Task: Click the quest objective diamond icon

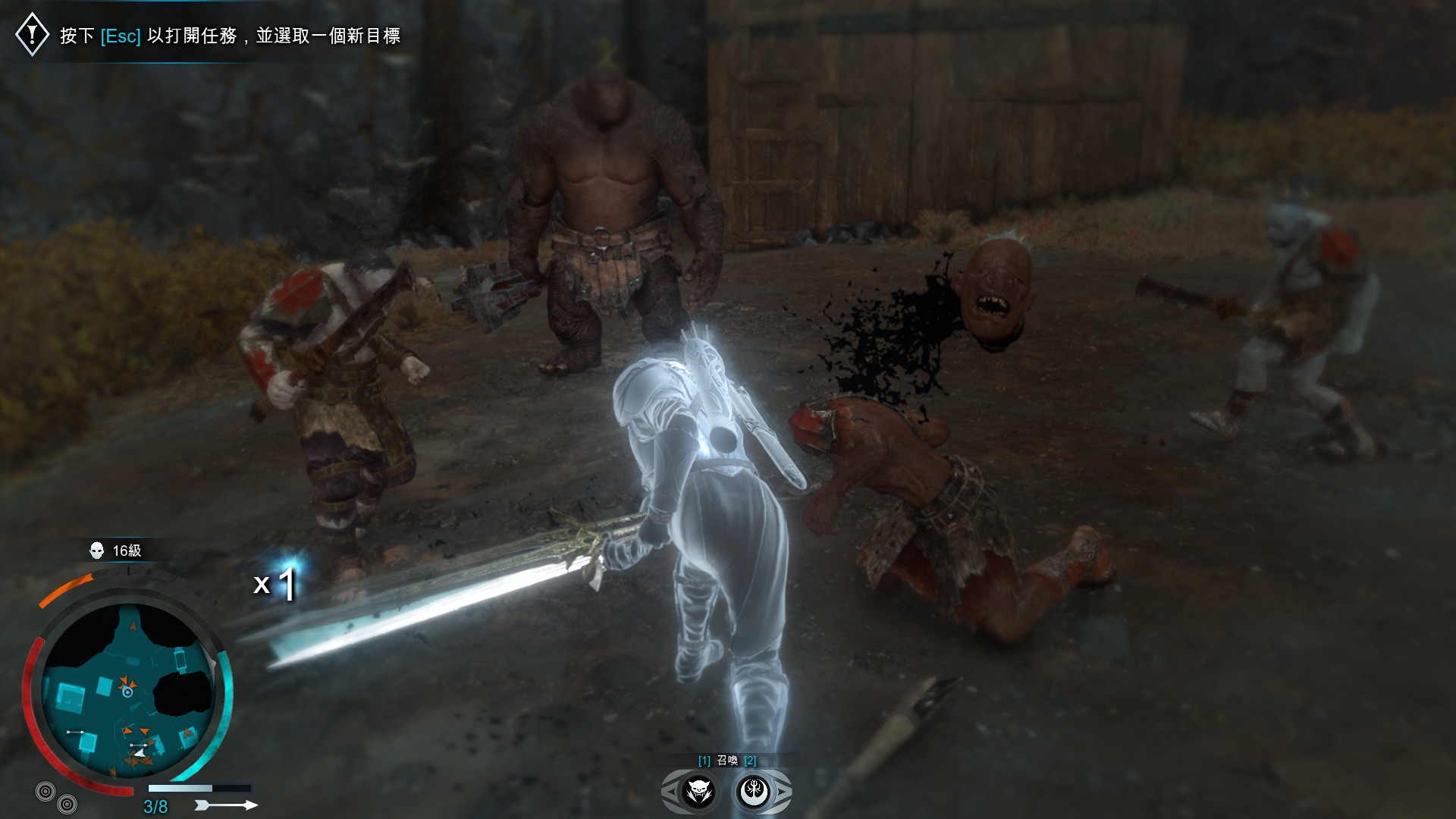Action: [32, 34]
